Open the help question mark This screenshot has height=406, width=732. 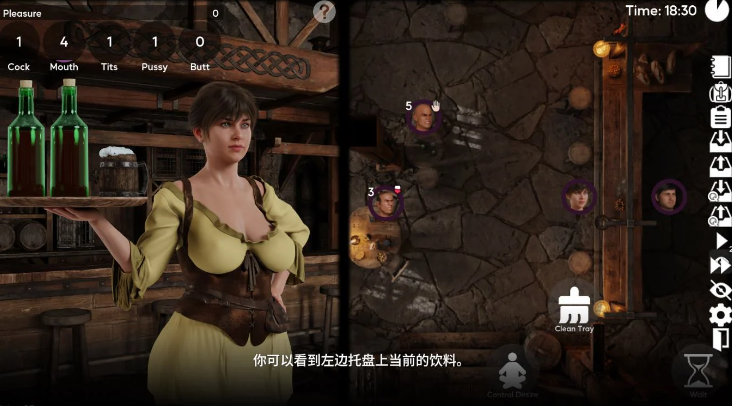(324, 12)
